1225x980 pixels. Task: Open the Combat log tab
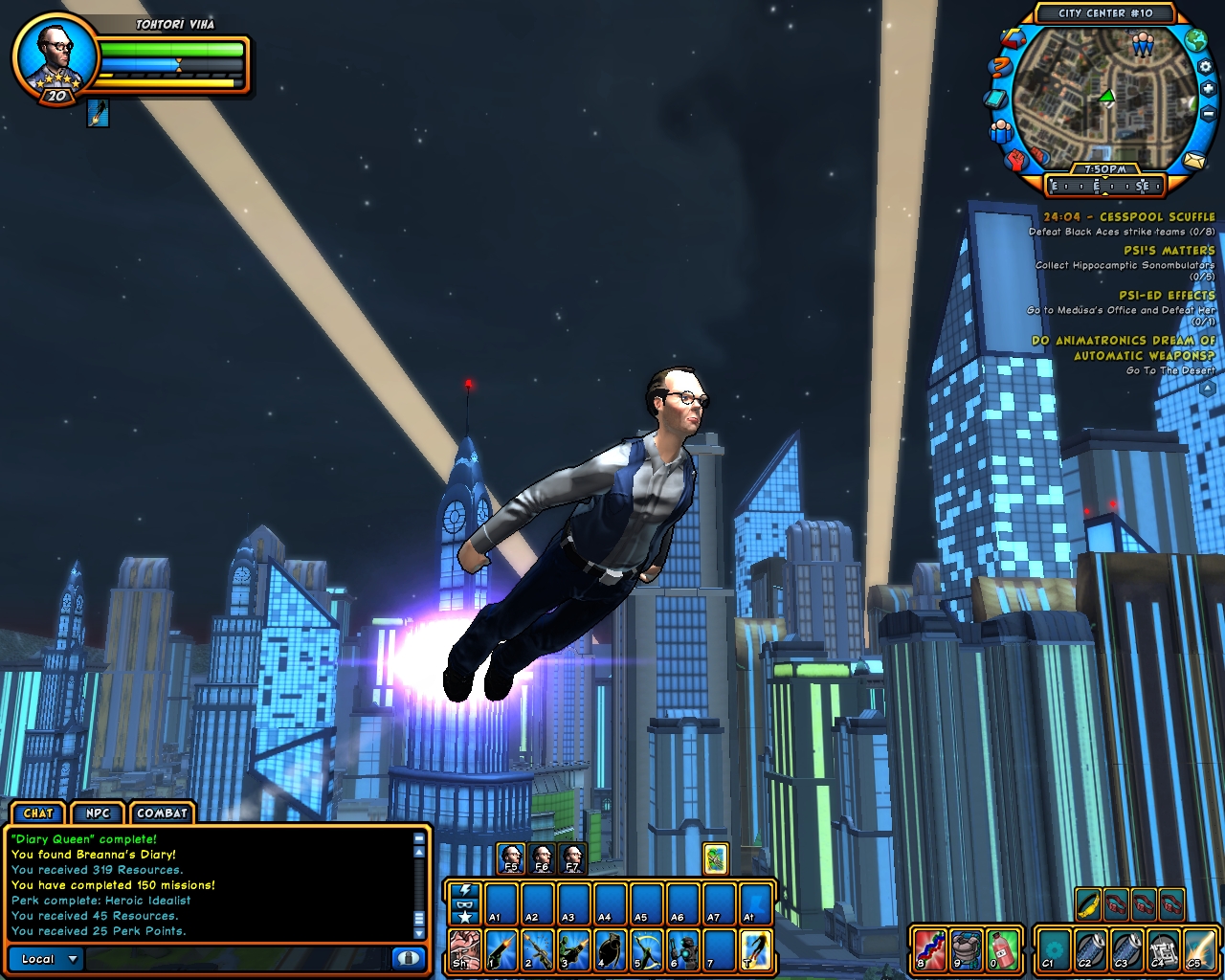[162, 813]
